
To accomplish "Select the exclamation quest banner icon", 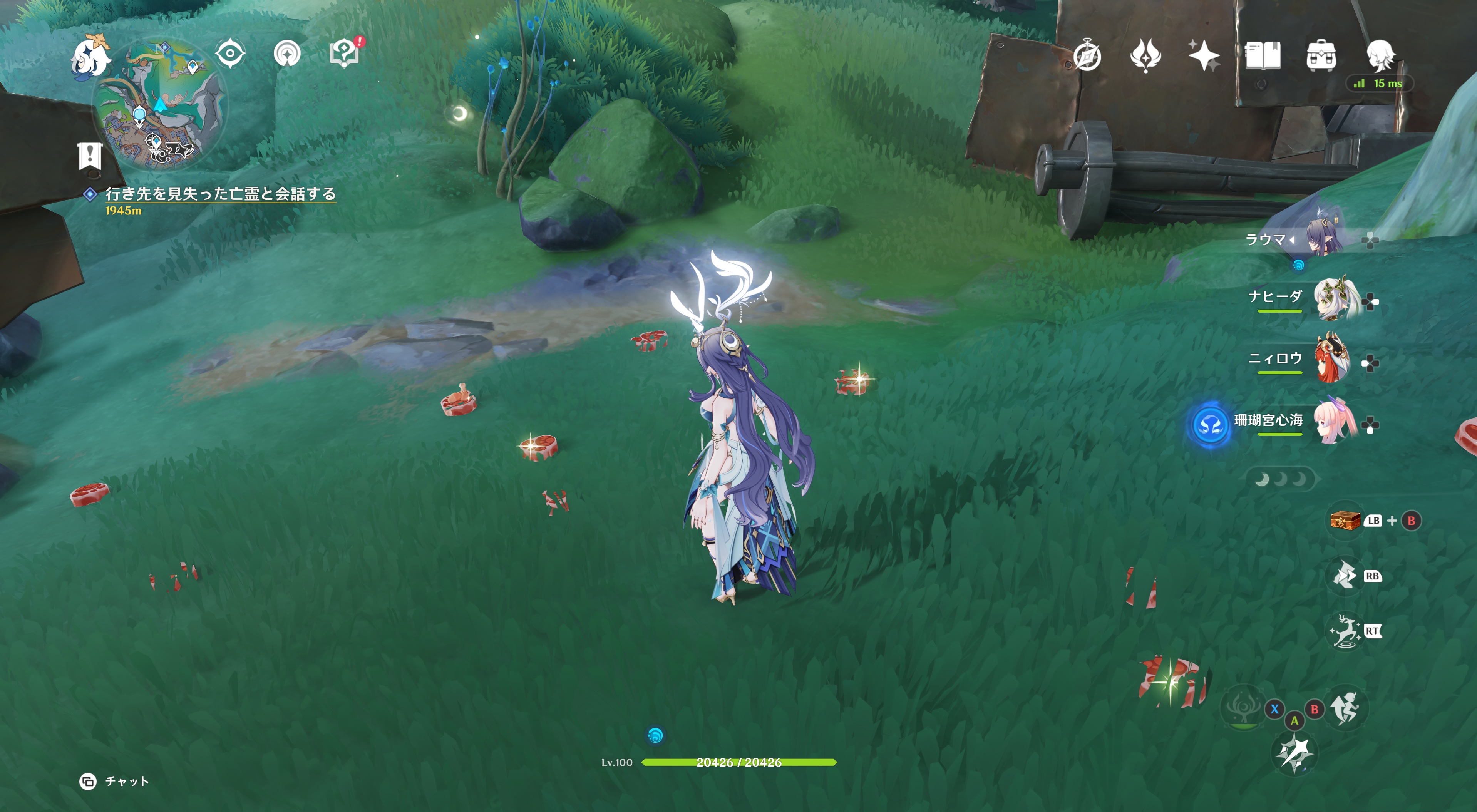I will pyautogui.click(x=90, y=156).
